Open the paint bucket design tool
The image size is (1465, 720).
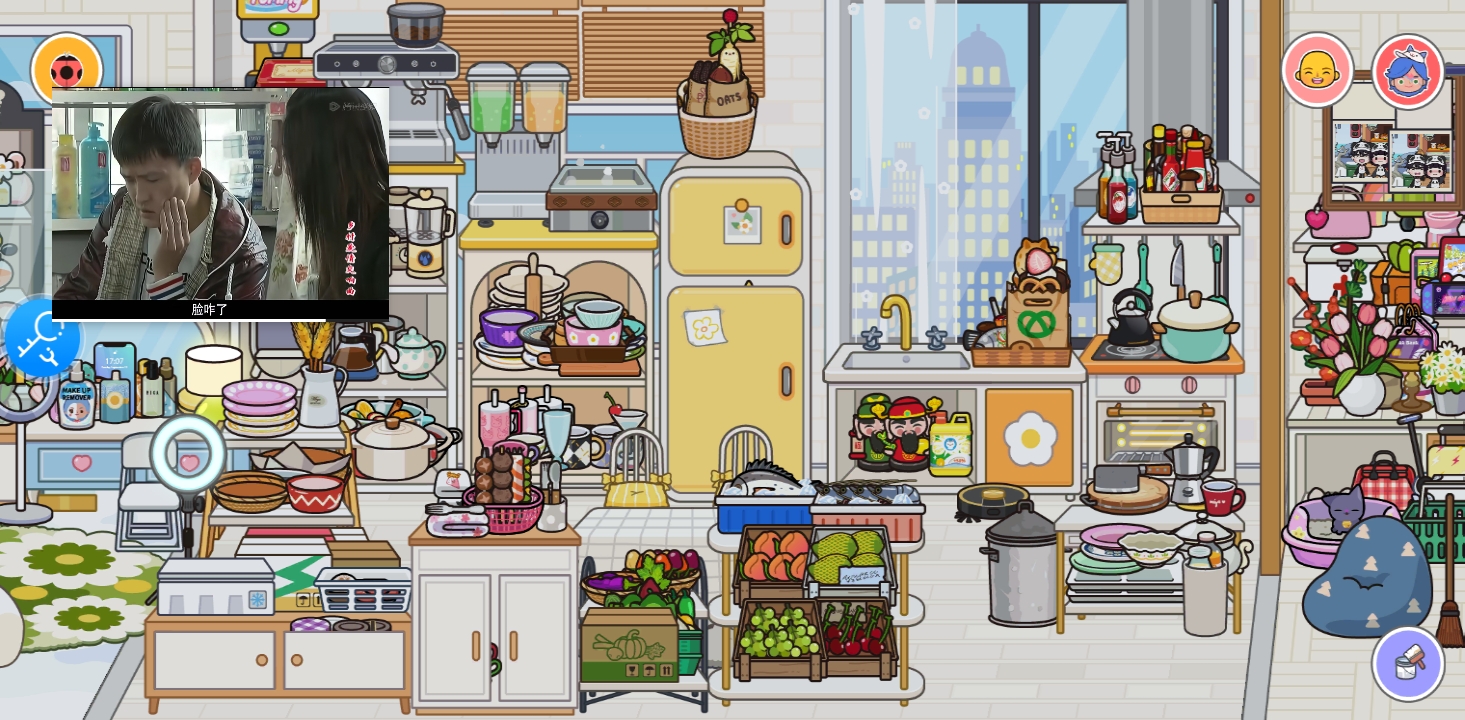1407,663
